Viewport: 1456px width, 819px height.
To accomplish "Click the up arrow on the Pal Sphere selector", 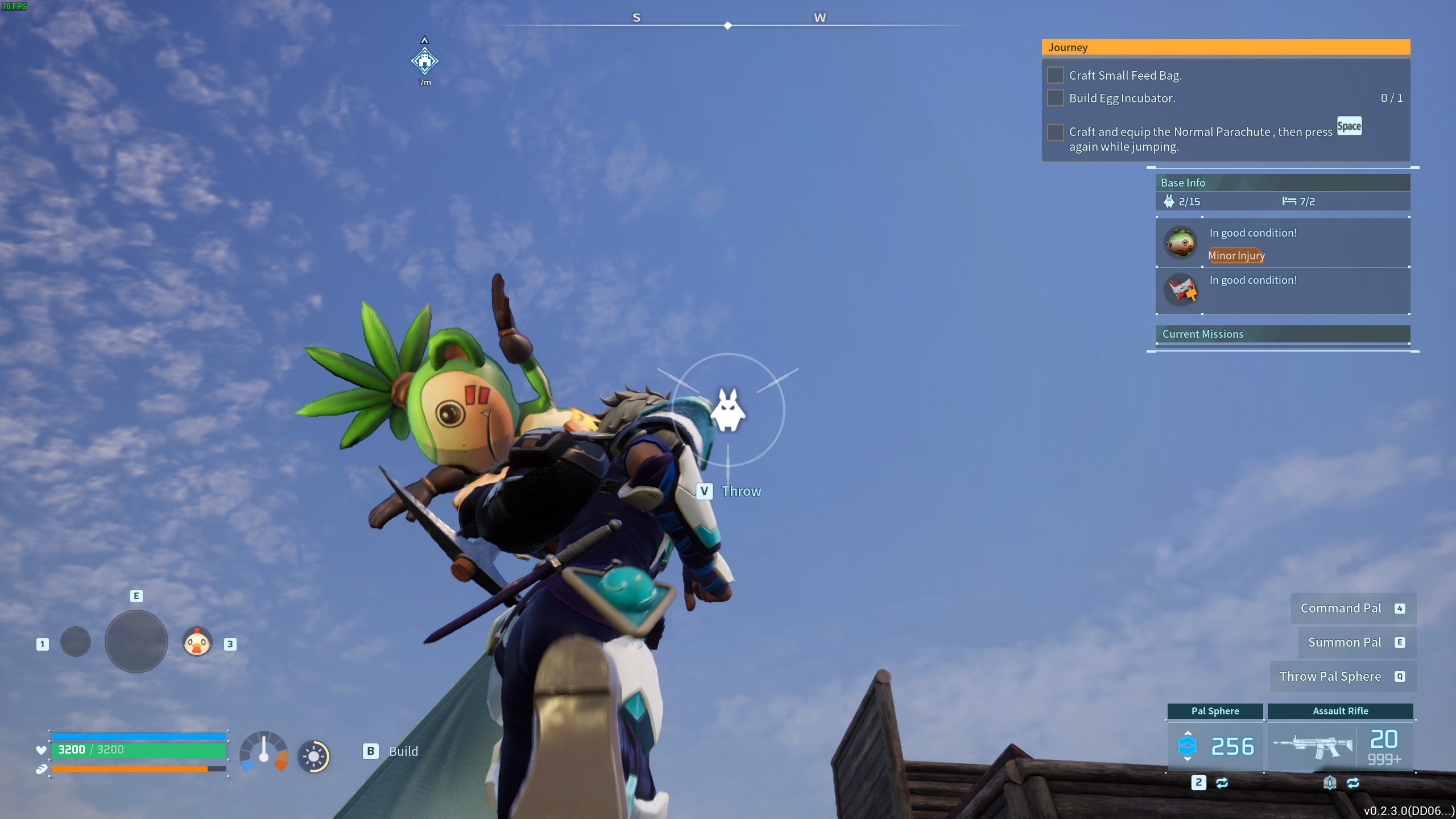I will tap(1188, 733).
